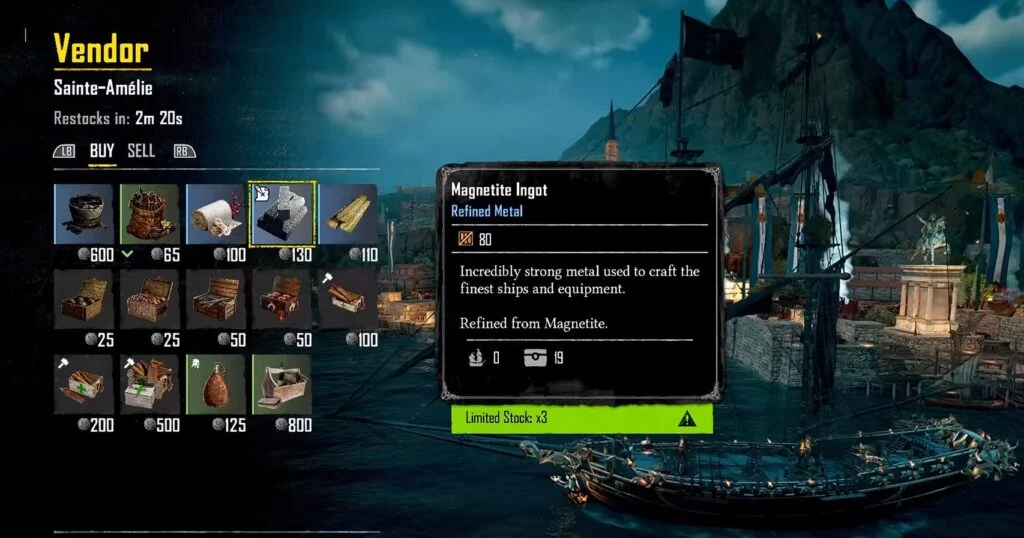Select the Magnetite Ingot priced 130

click(281, 213)
